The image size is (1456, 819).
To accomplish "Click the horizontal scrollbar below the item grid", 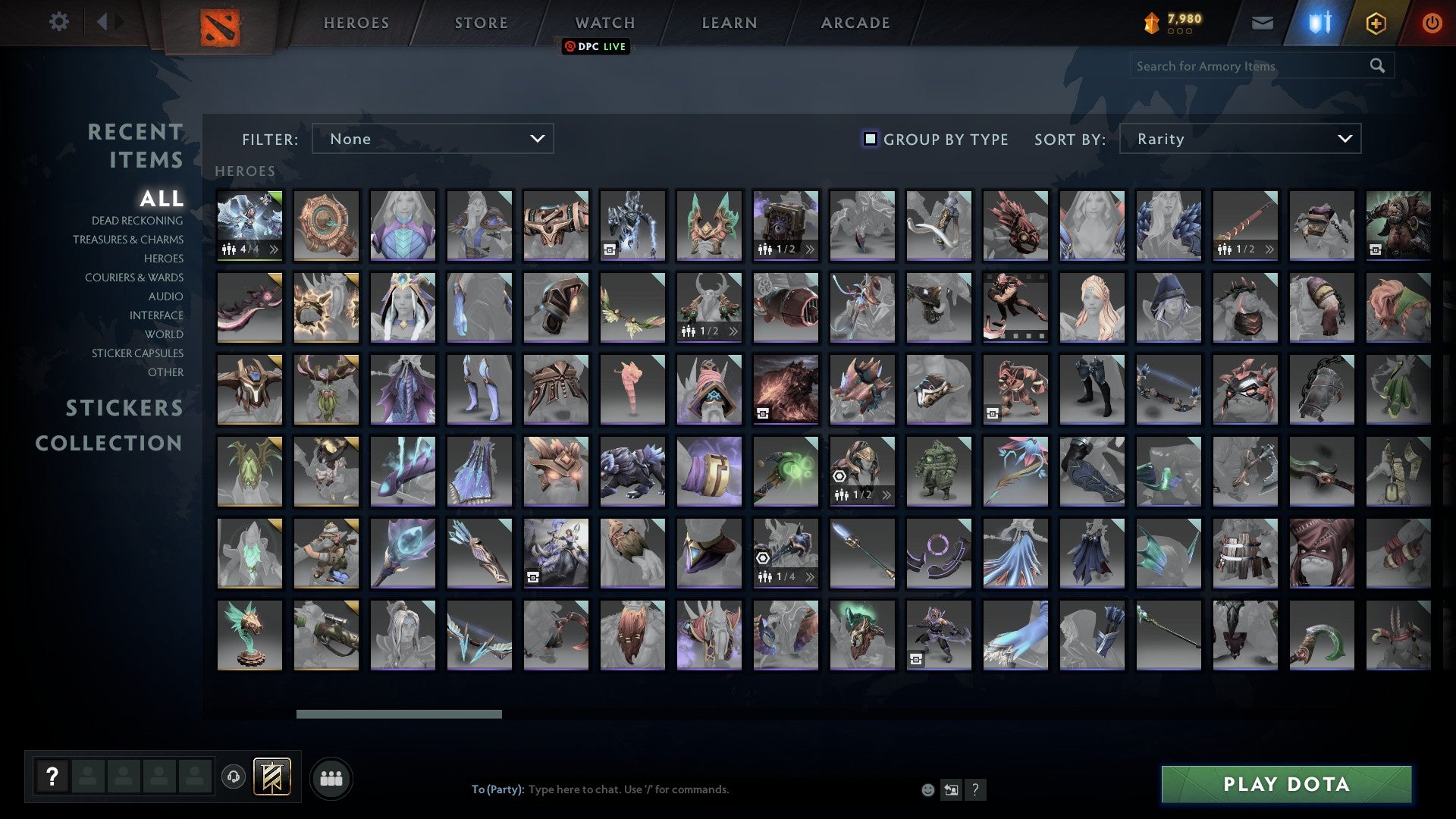I will click(x=397, y=714).
